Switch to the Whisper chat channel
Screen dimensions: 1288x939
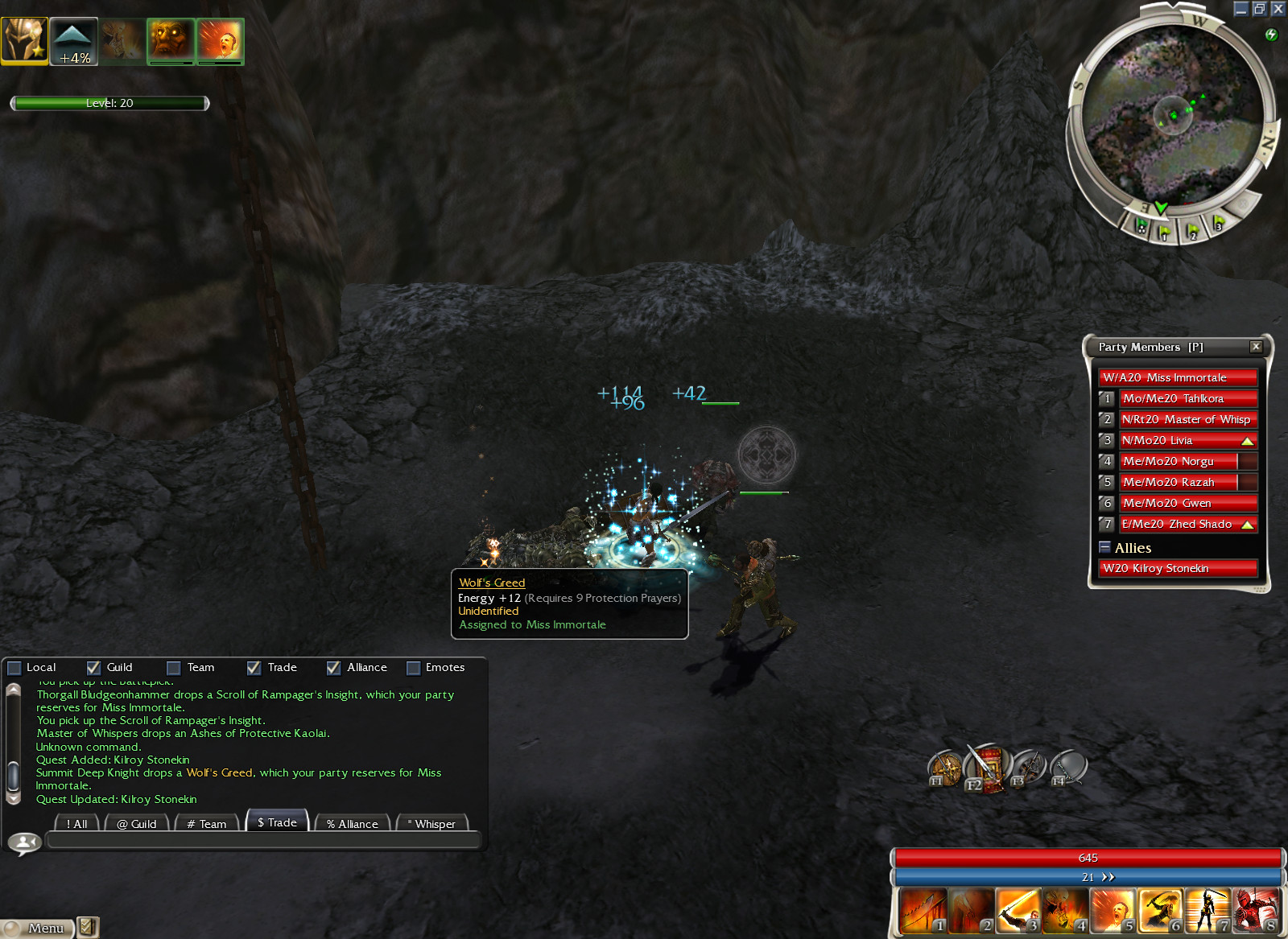click(432, 823)
